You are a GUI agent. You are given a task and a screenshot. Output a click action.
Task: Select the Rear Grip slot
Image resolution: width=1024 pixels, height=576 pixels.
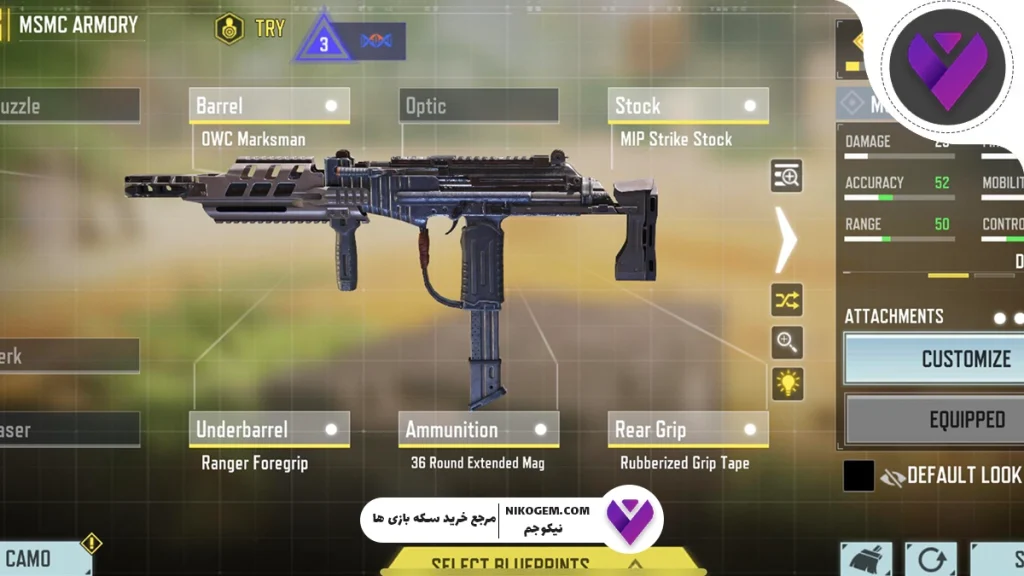coord(688,430)
